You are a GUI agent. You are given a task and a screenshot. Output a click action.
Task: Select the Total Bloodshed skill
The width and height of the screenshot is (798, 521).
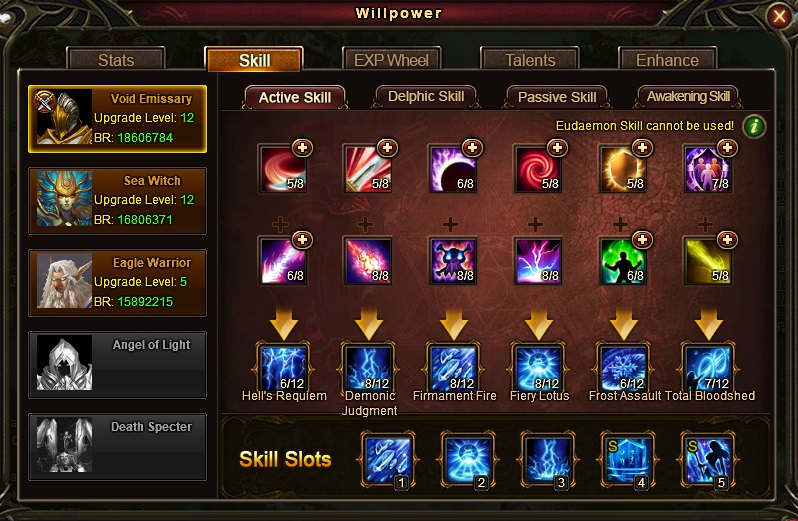[x=709, y=367]
